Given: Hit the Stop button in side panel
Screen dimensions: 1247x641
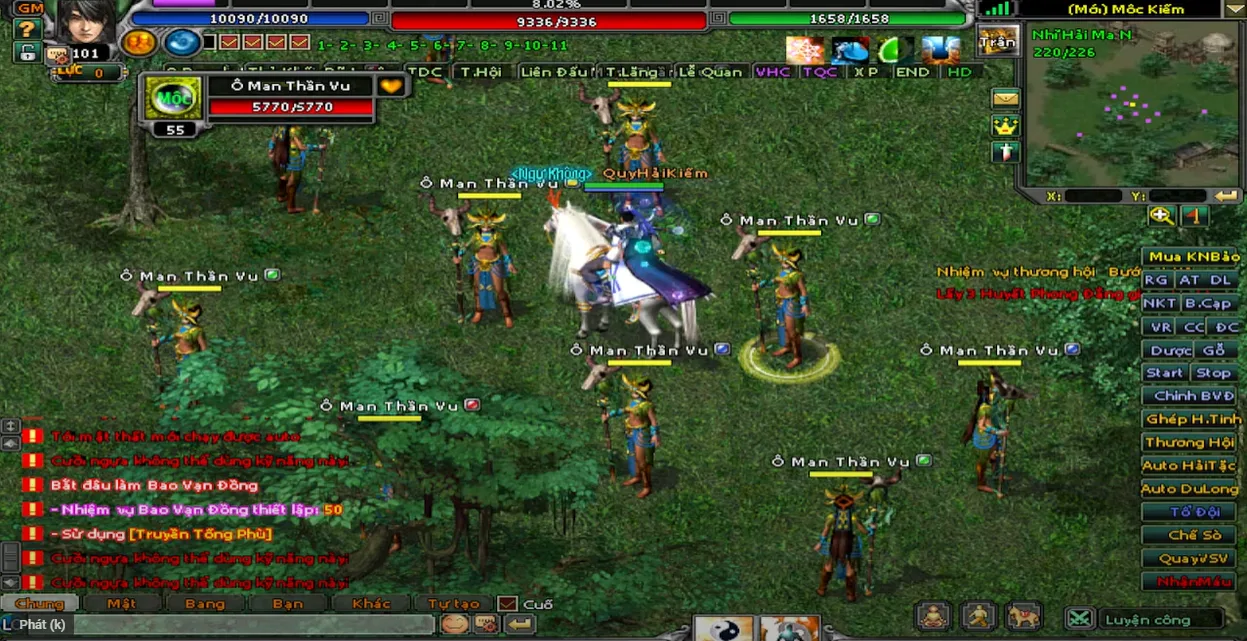Looking at the screenshot, I should [x=1213, y=373].
